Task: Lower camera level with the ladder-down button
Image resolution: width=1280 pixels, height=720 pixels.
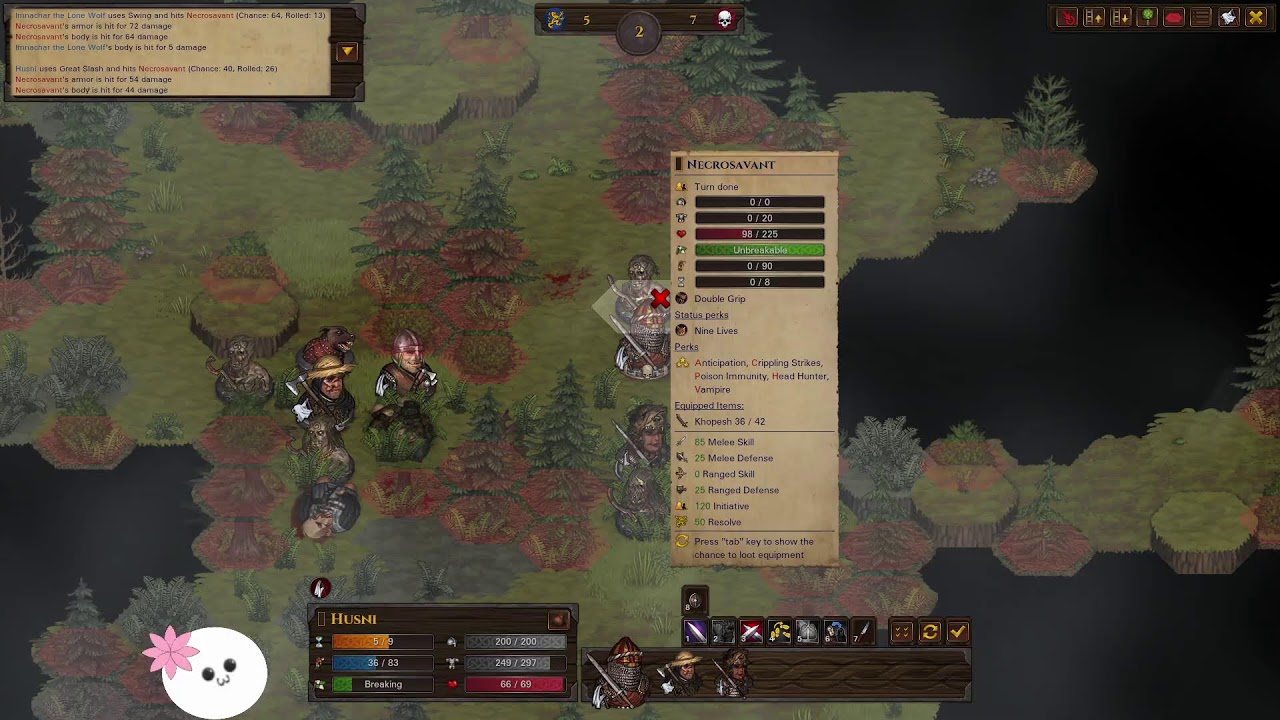Action: tap(1121, 18)
